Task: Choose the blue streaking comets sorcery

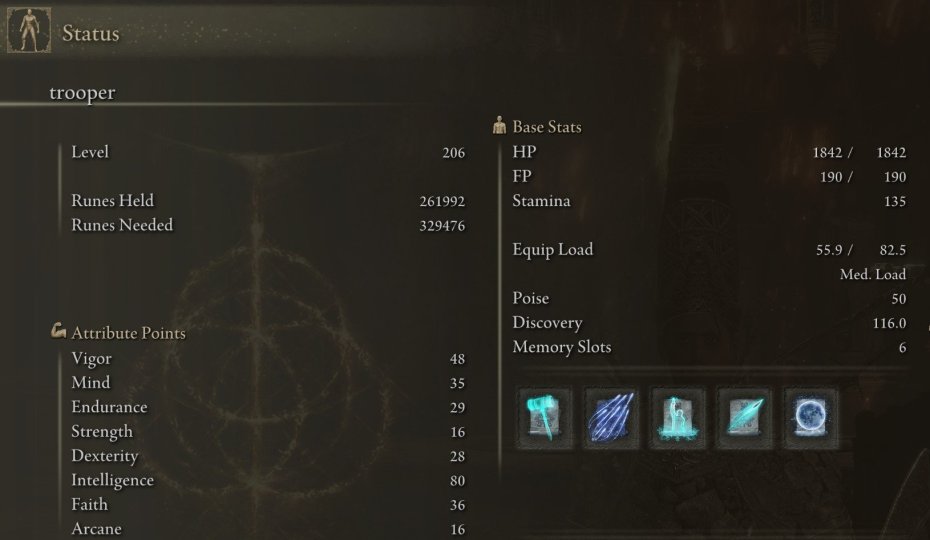Action: pos(611,418)
